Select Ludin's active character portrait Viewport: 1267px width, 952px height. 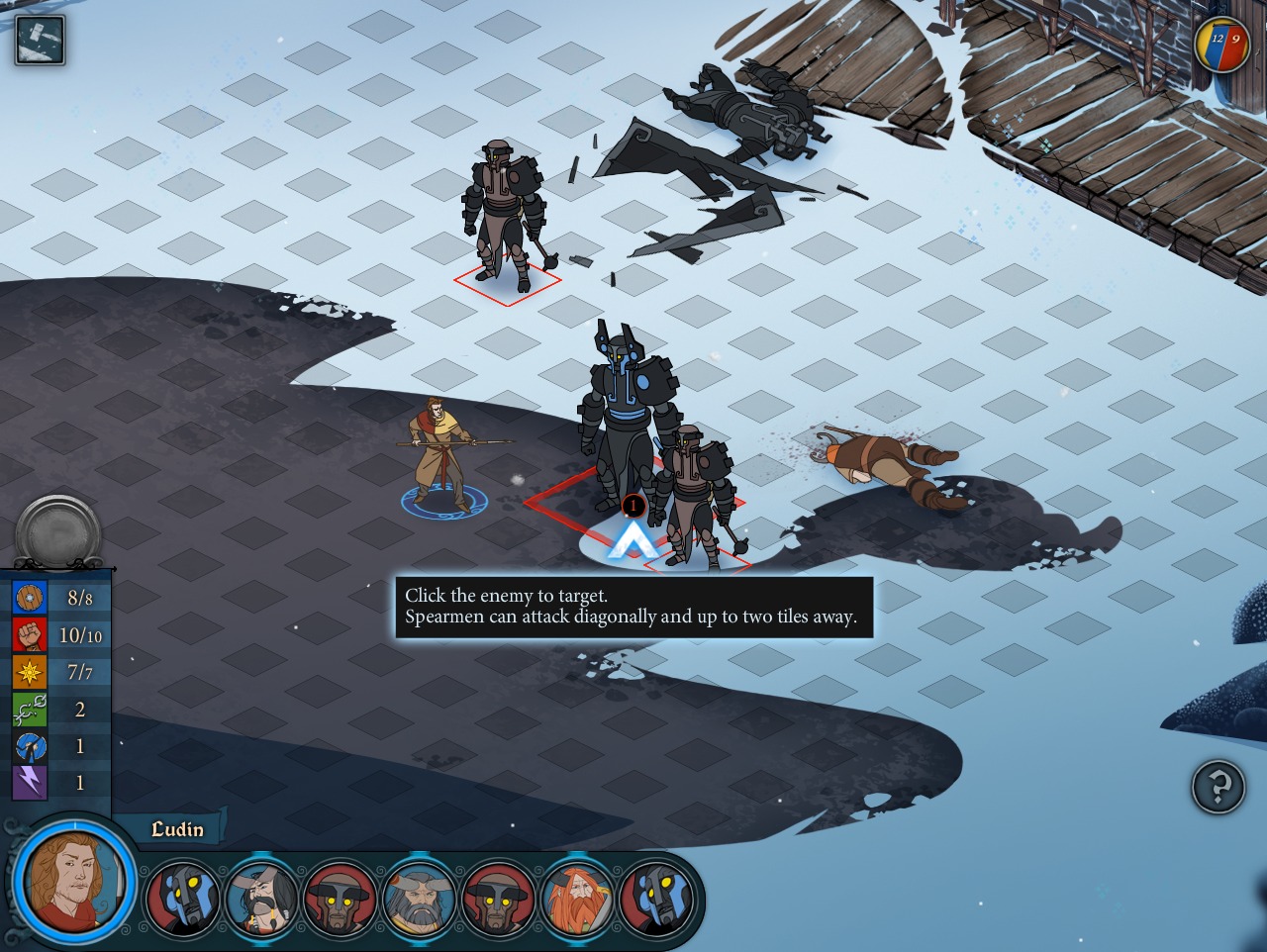click(x=74, y=879)
